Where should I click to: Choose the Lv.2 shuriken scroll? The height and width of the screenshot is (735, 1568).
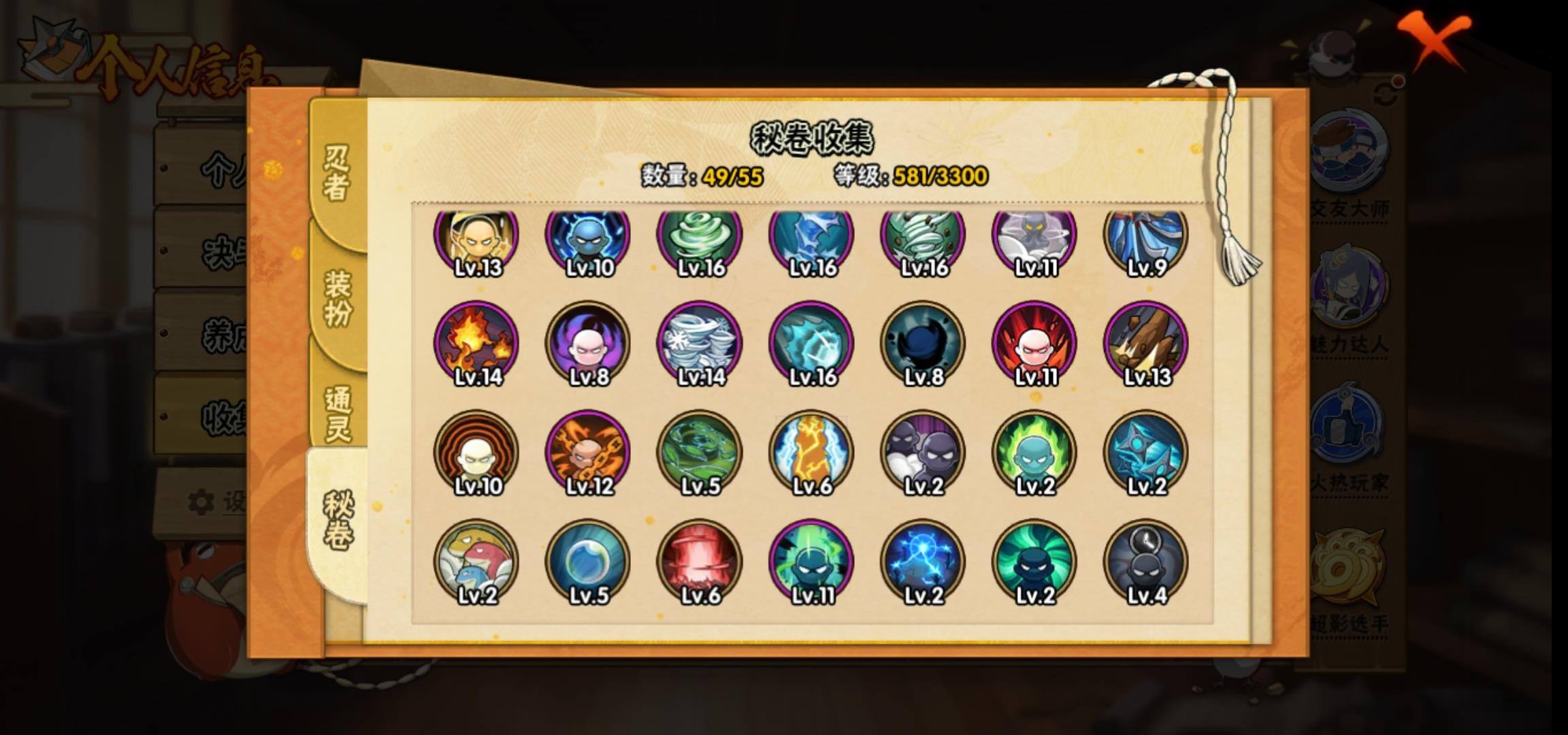click(x=1146, y=453)
